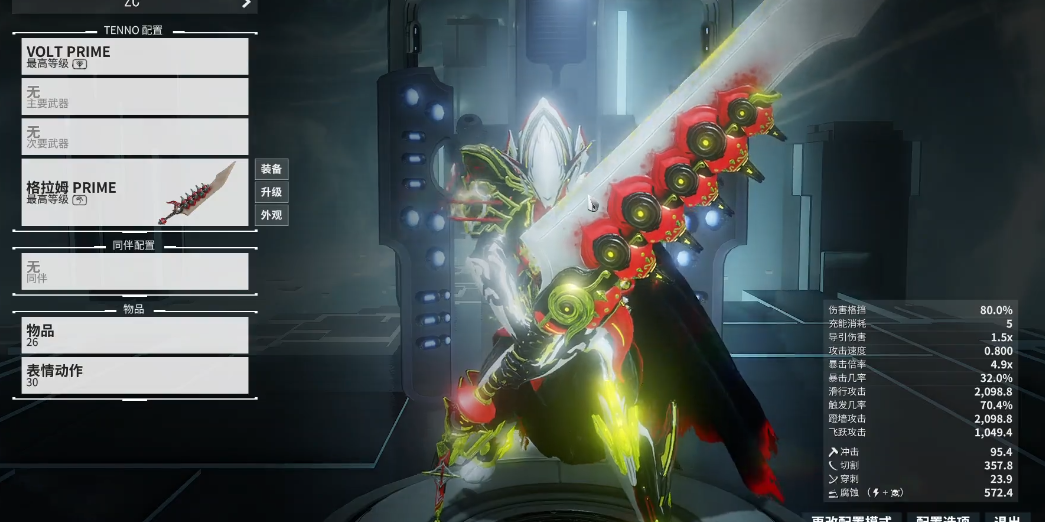Viewport: 1045px width, 522px height.
Task: Choose the empty 同伴 companion slot
Action: pos(134,271)
